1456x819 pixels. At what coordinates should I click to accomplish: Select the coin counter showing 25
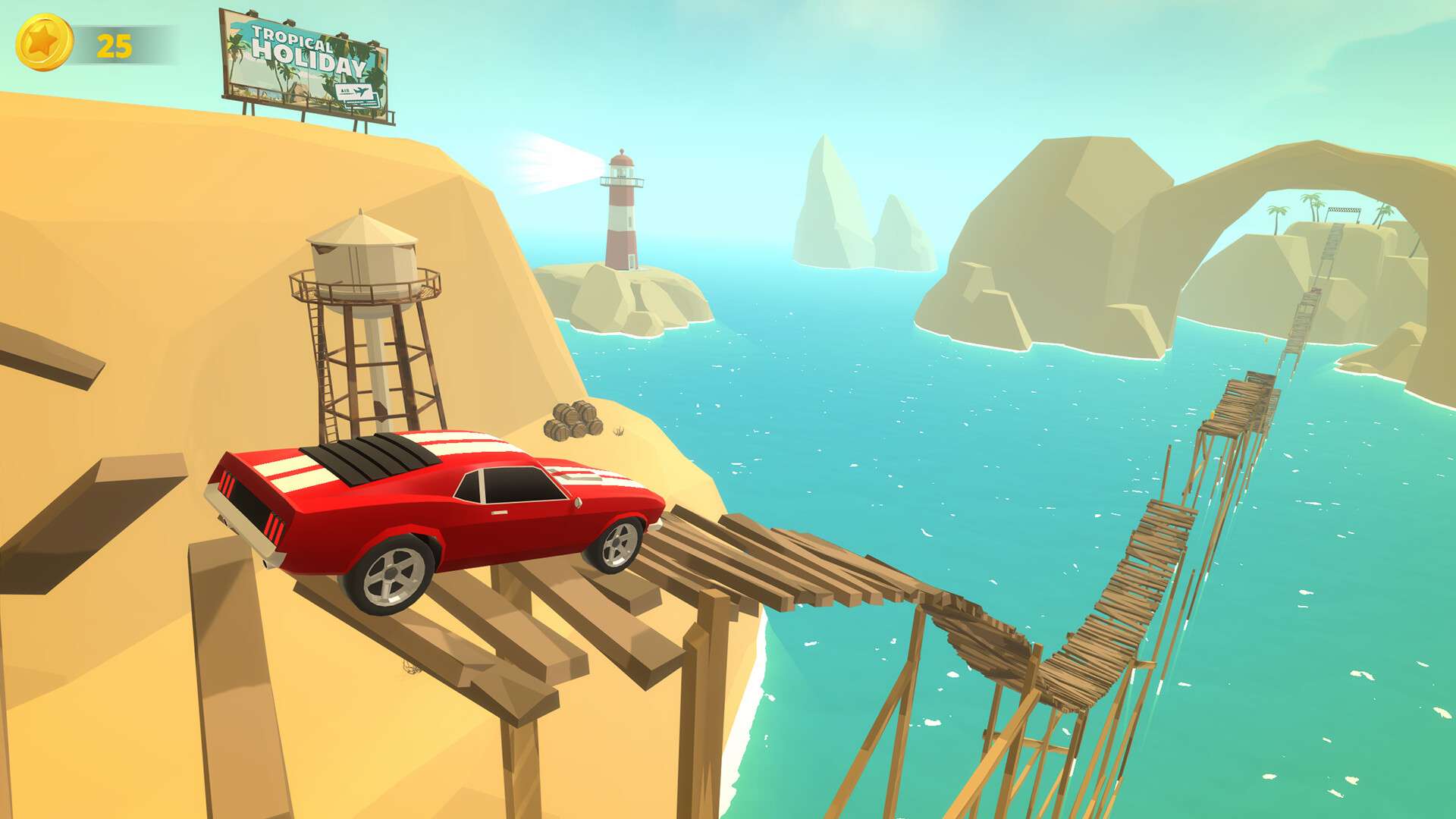click(x=114, y=44)
